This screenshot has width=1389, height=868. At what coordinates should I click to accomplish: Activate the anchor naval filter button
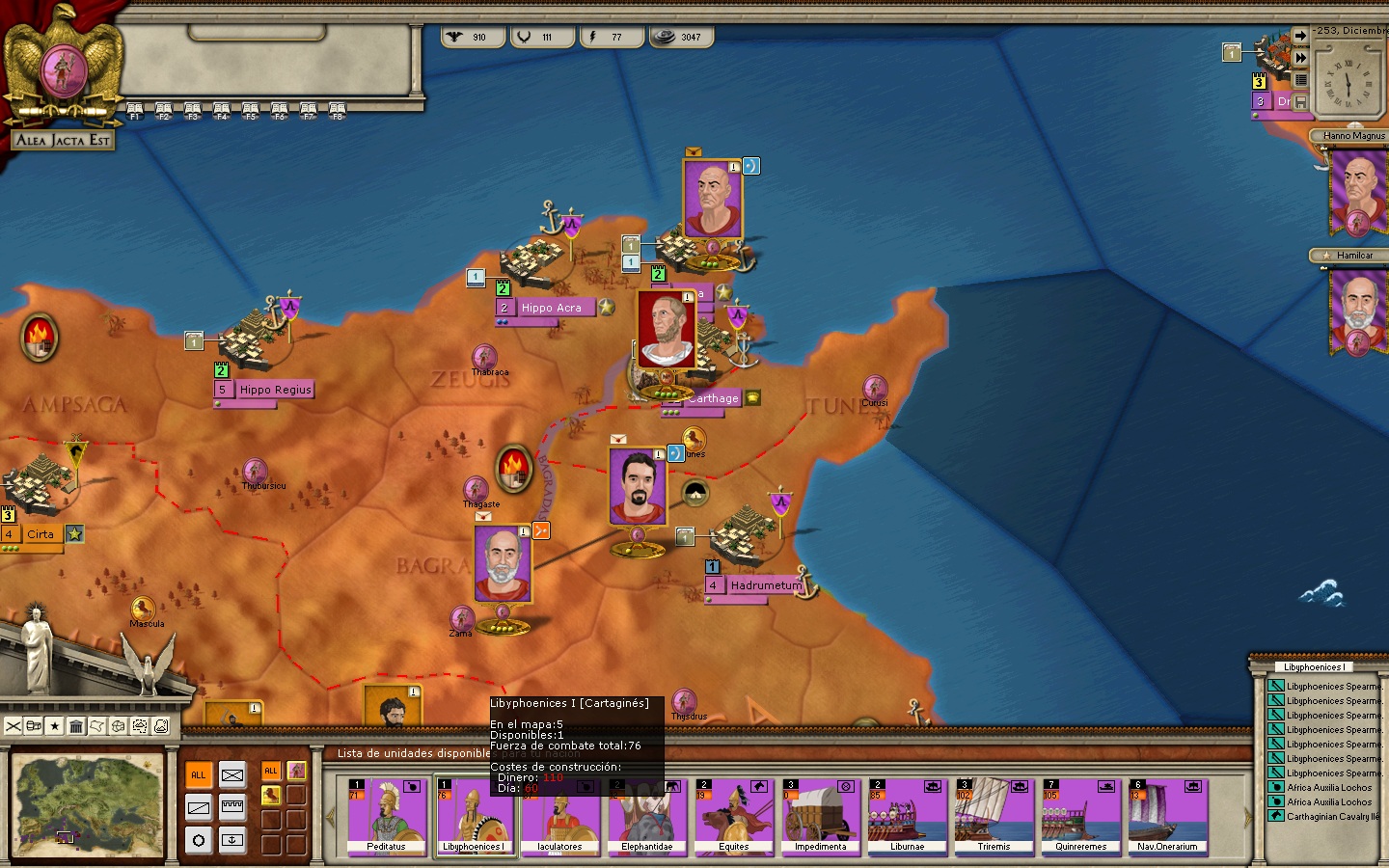(x=232, y=840)
